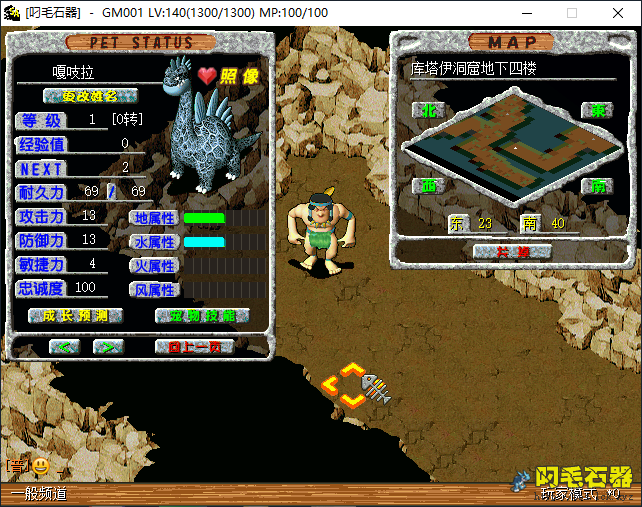Show the previous pet with left arrow
Image resolution: width=642 pixels, height=507 pixels.
(65, 346)
